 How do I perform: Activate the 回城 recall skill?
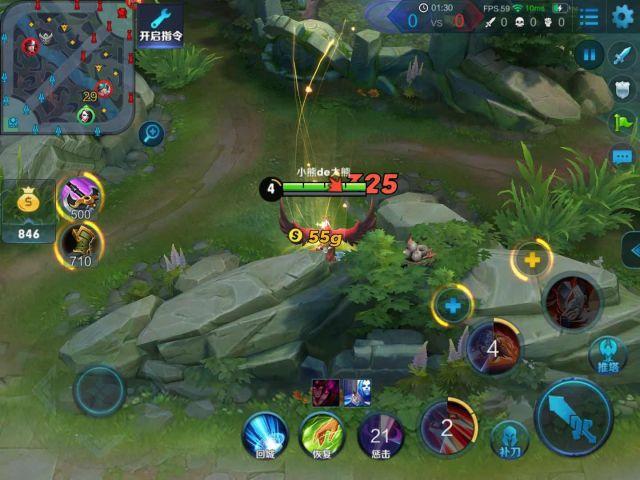tap(265, 432)
